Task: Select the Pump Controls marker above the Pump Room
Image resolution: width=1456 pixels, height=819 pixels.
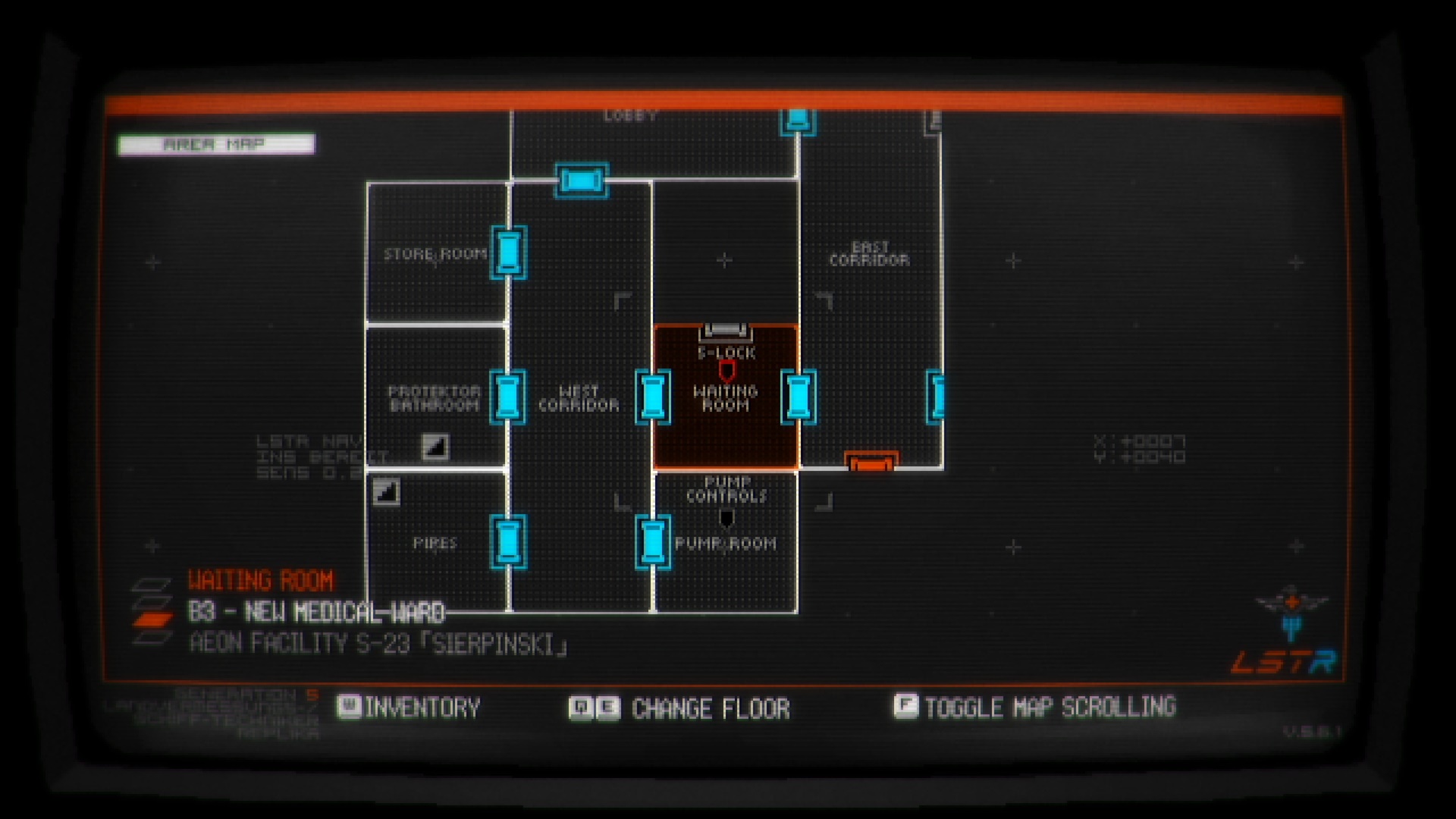Action: [728, 516]
